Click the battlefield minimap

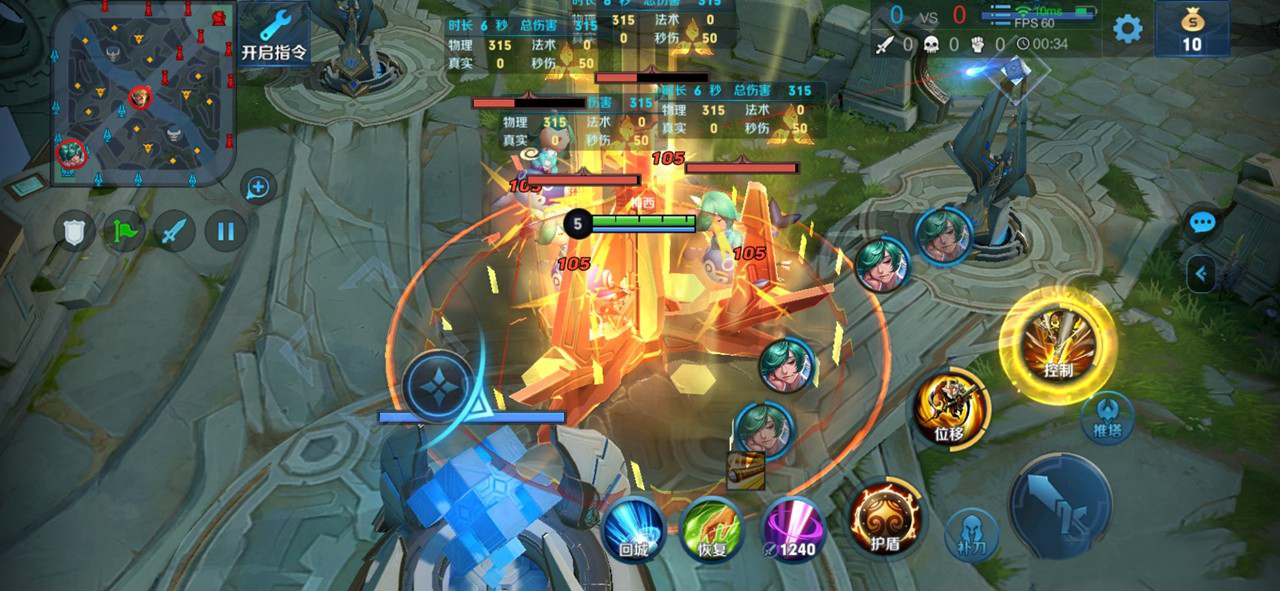(x=143, y=93)
